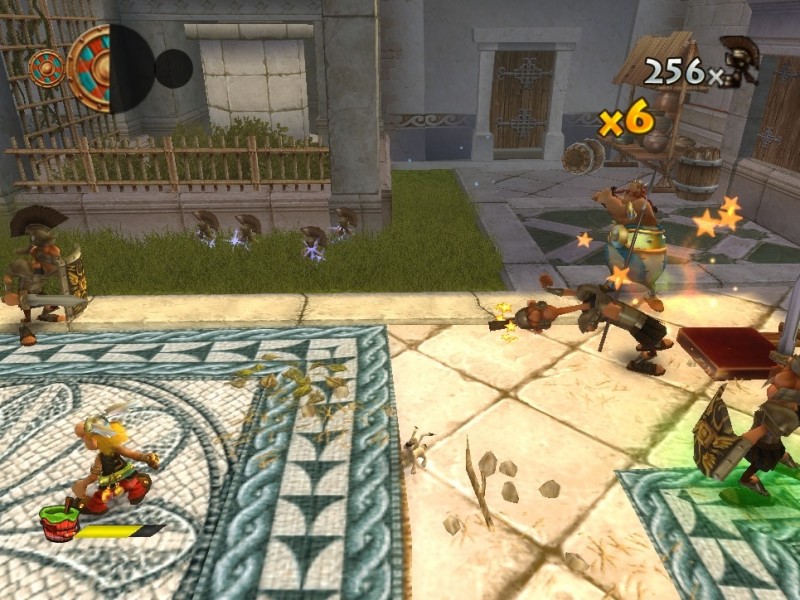This screenshot has width=800, height=600.
Task: Activate the magic potion cauldron icon
Action: click(58, 523)
